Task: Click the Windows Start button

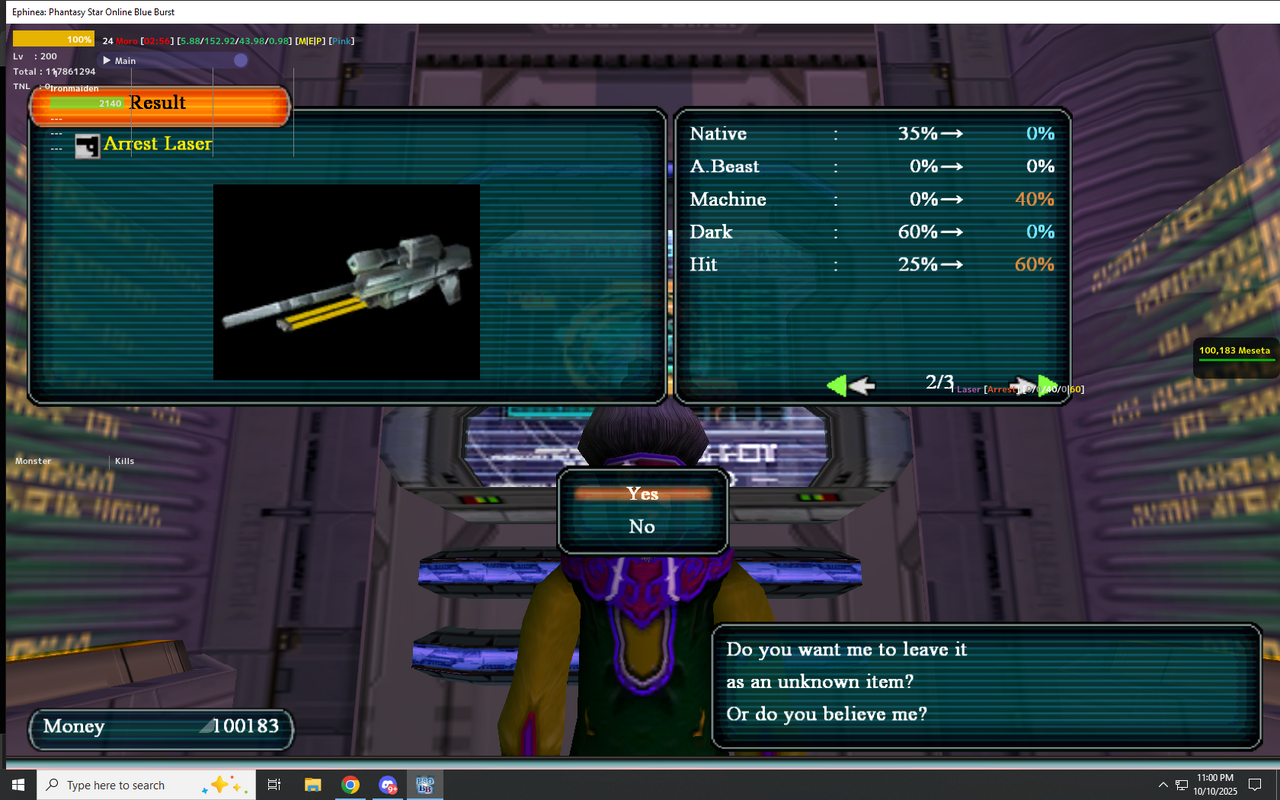Action: click(x=18, y=785)
